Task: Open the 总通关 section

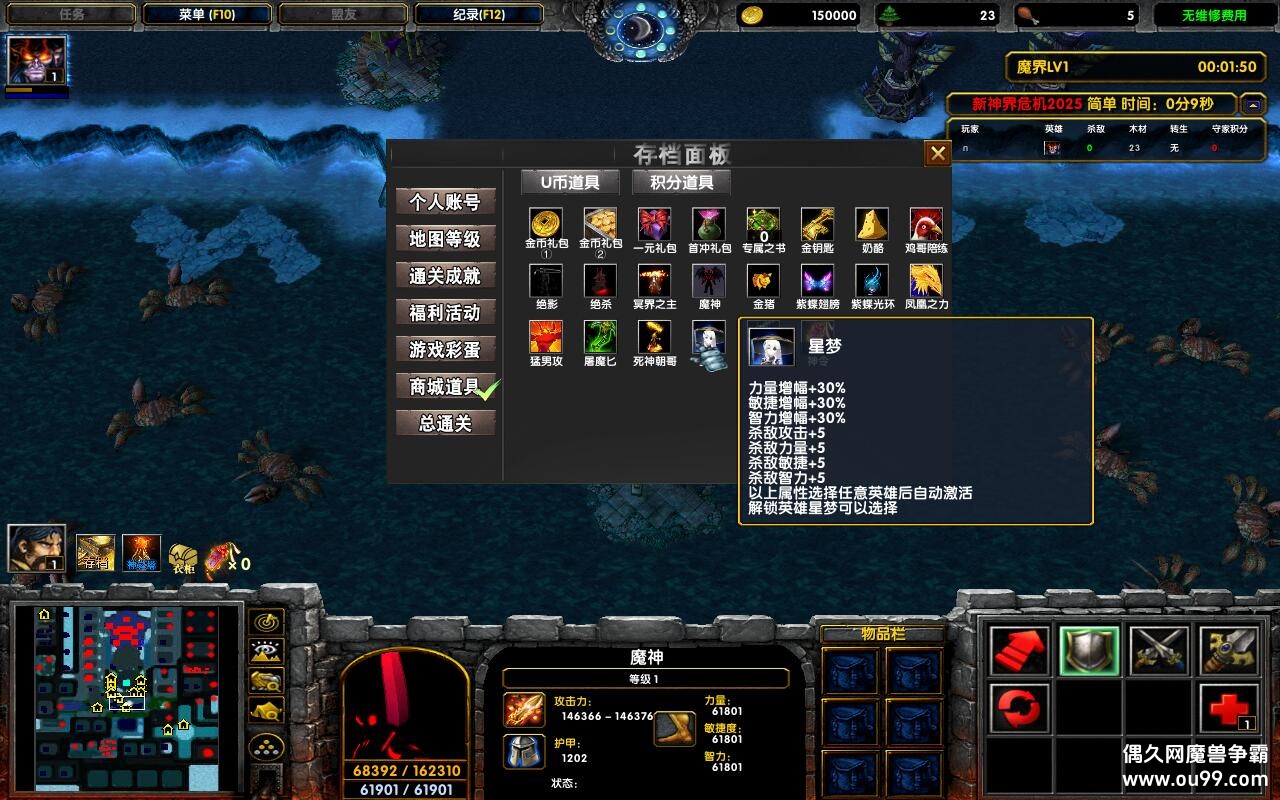Action: pyautogui.click(x=445, y=424)
